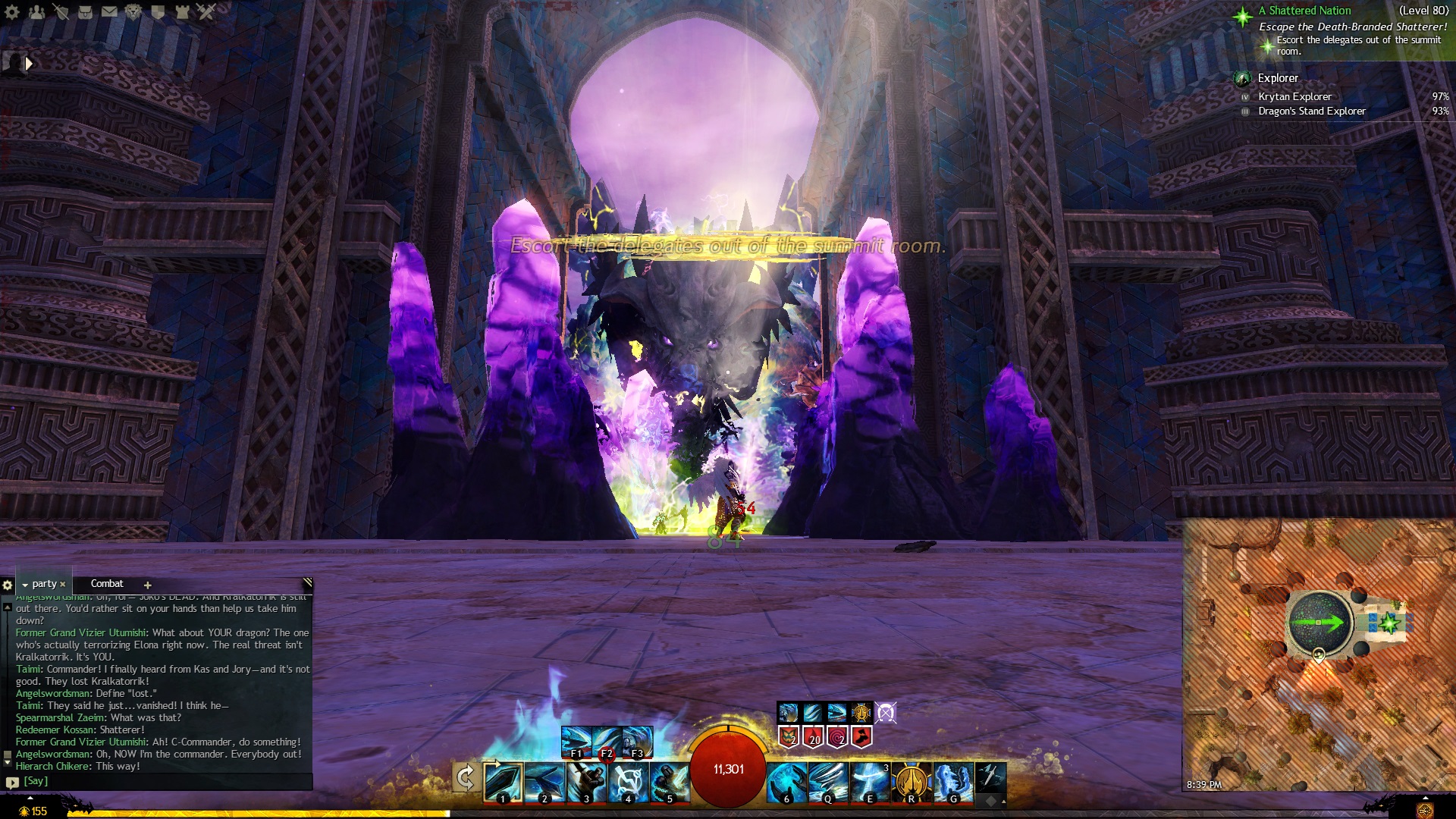Add a new chat tab
1456x819 pixels.
(x=148, y=585)
